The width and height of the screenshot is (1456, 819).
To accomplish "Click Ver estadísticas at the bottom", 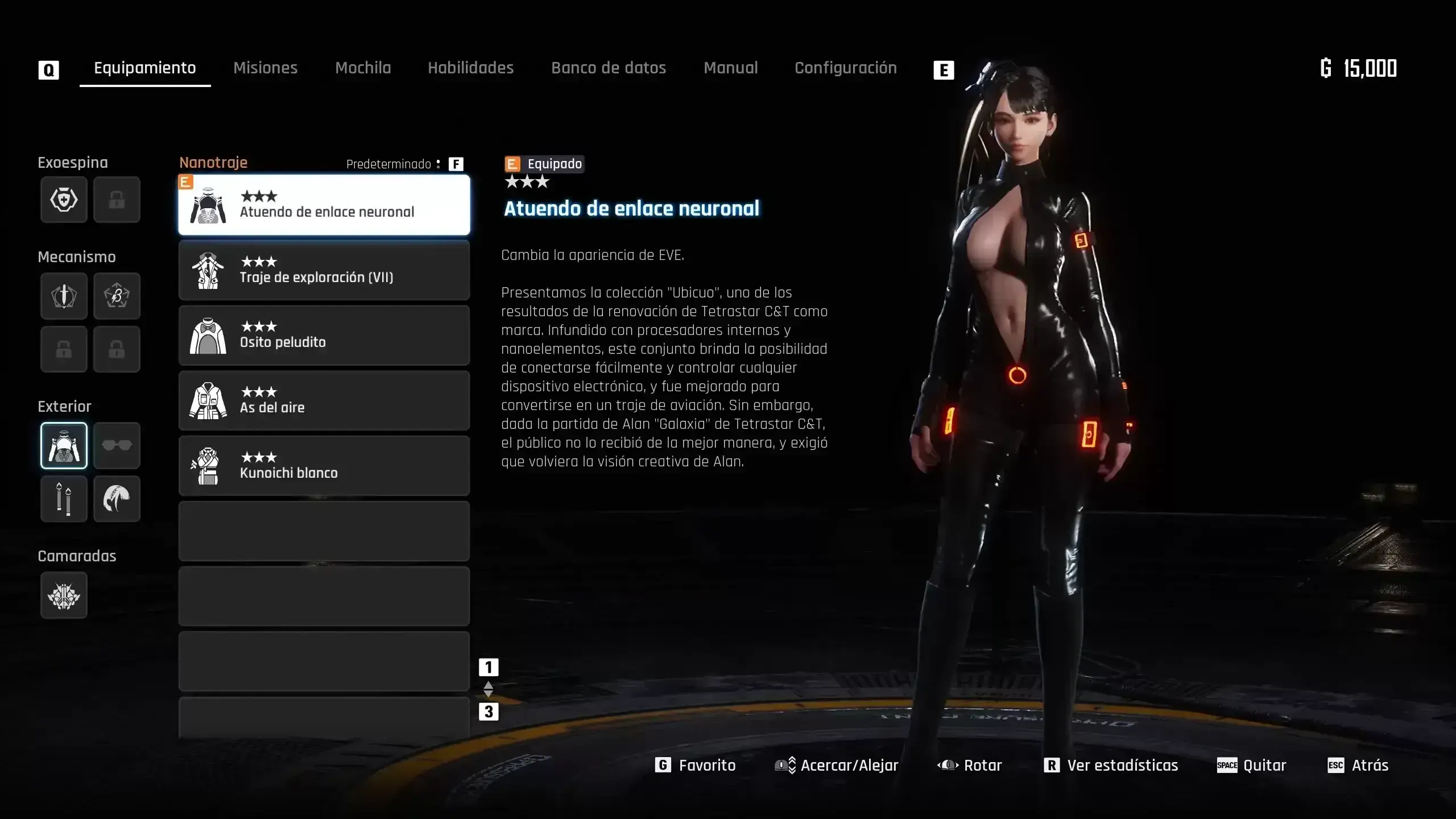I will [1111, 766].
